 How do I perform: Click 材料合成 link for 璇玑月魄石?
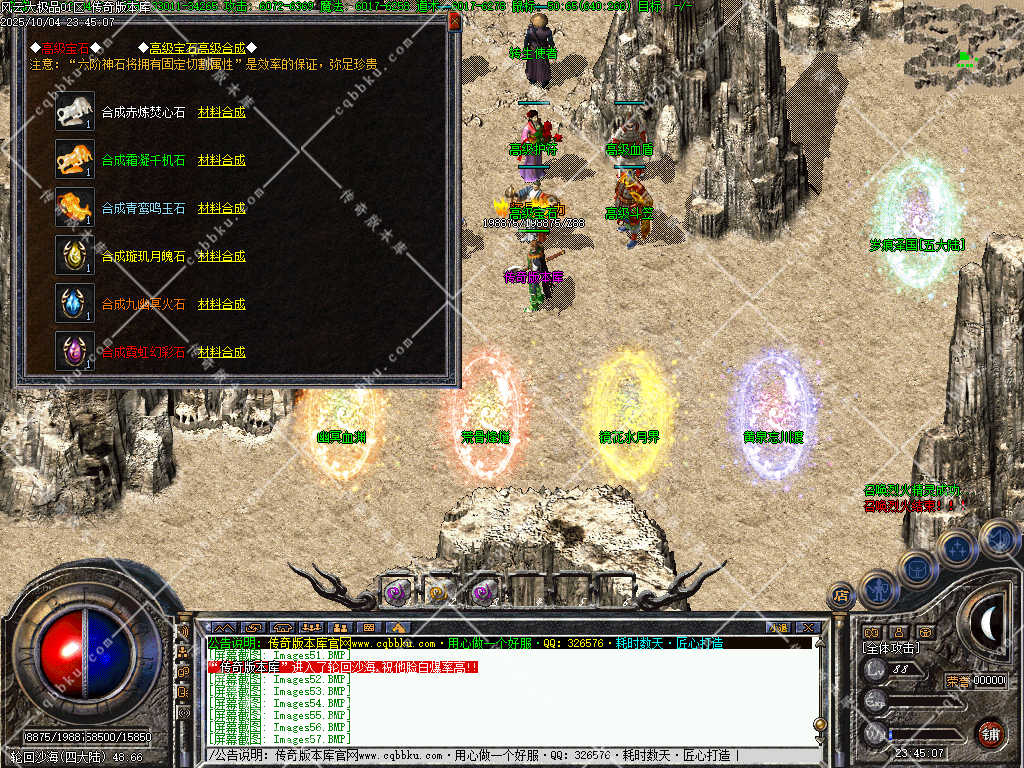[x=221, y=256]
